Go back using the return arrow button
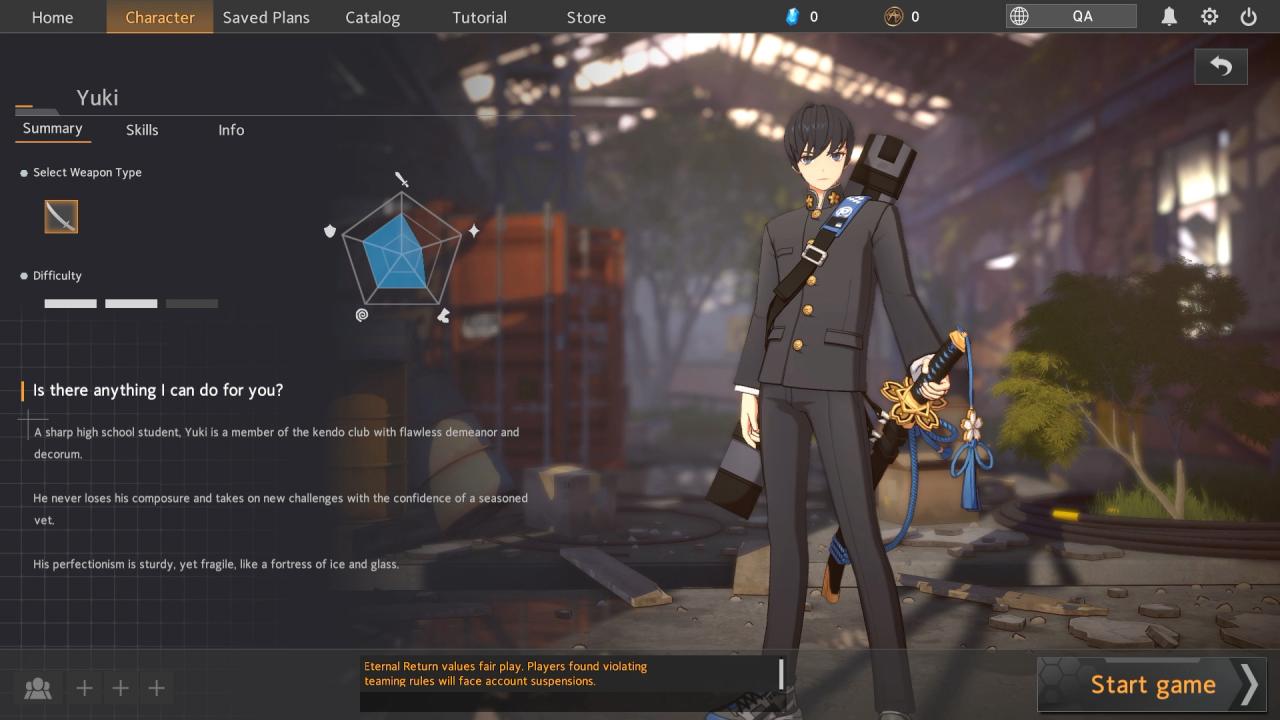The width and height of the screenshot is (1280, 720). 1220,66
